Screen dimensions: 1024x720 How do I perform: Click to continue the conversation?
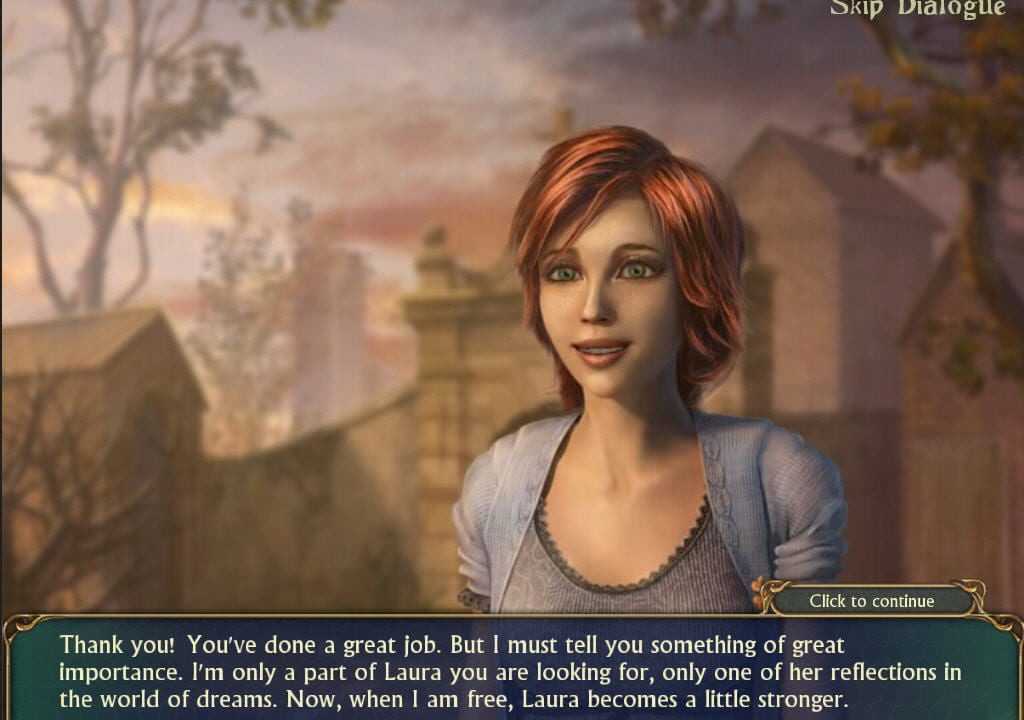871,601
